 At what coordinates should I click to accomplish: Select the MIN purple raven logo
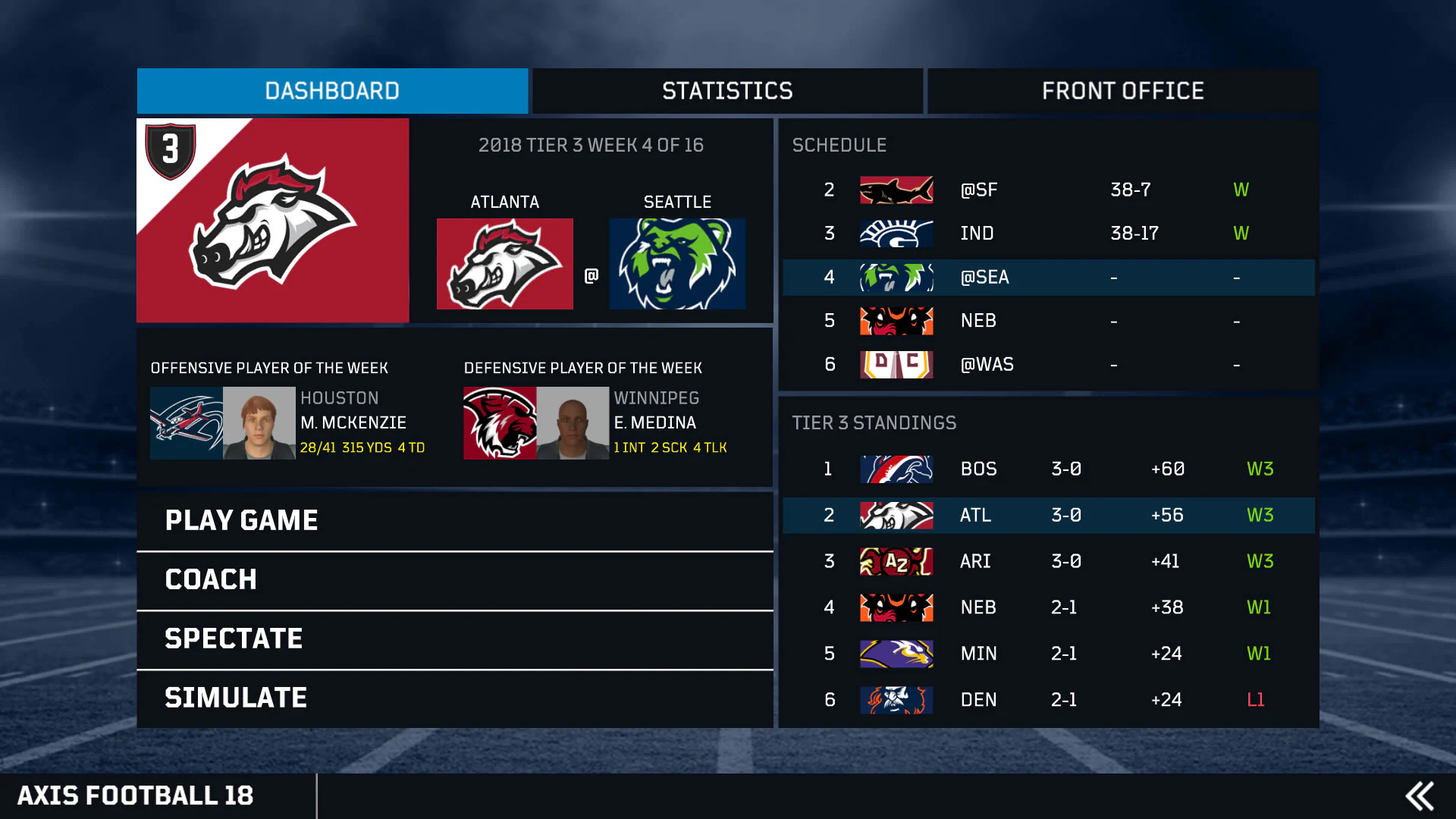coord(896,654)
